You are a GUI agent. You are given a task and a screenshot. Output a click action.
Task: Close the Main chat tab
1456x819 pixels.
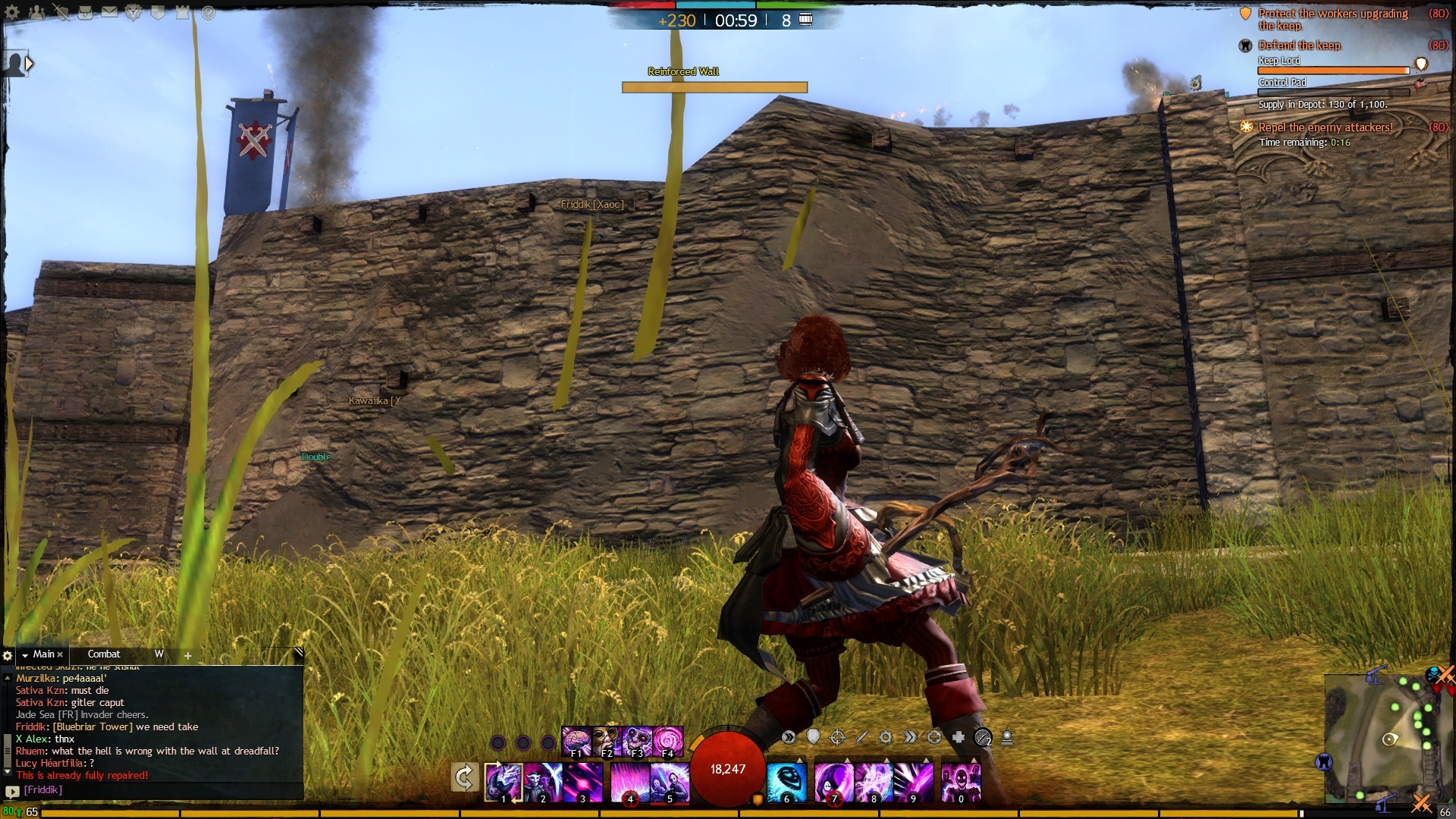[61, 654]
